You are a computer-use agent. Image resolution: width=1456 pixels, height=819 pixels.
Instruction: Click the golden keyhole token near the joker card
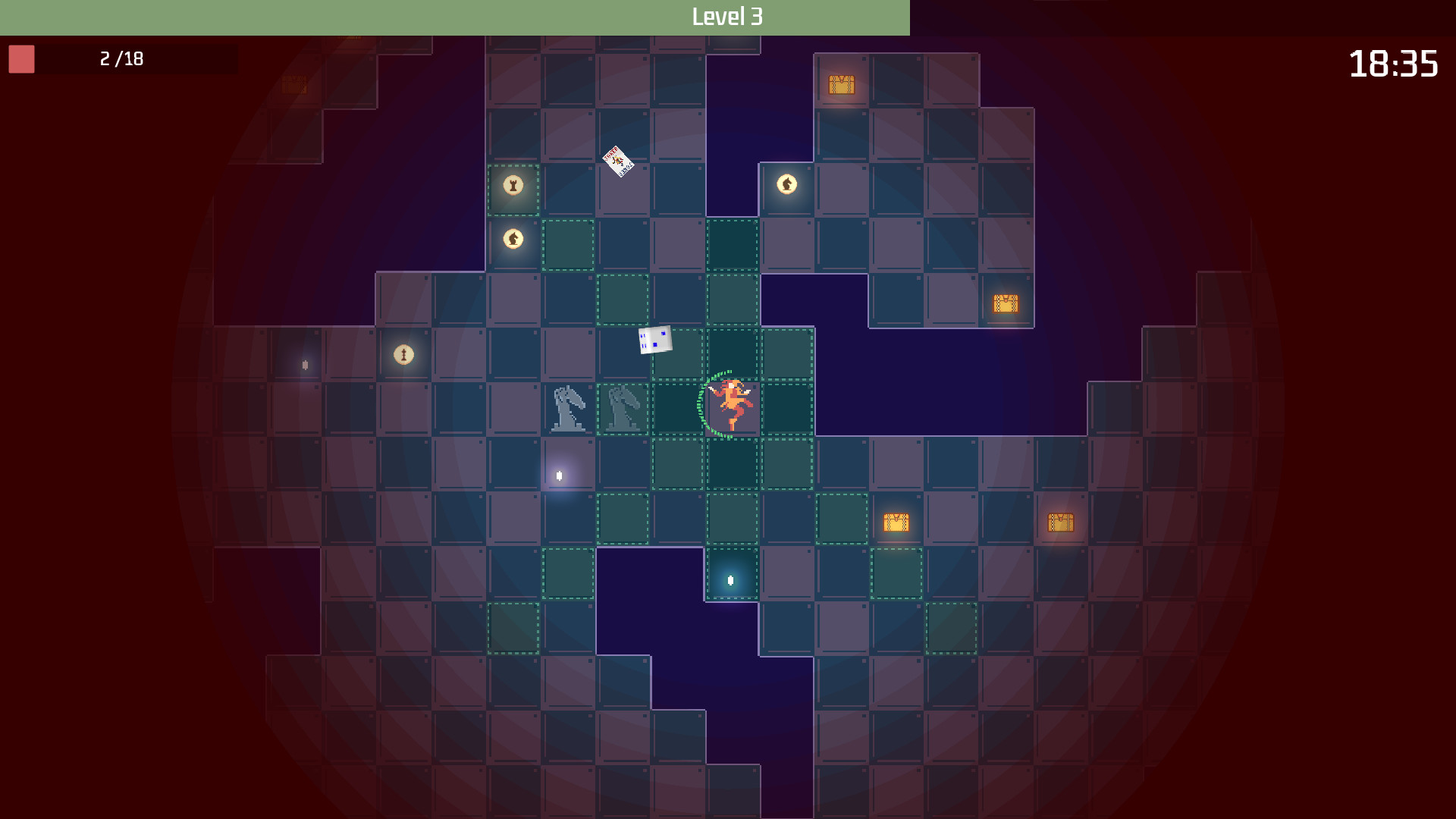[513, 186]
